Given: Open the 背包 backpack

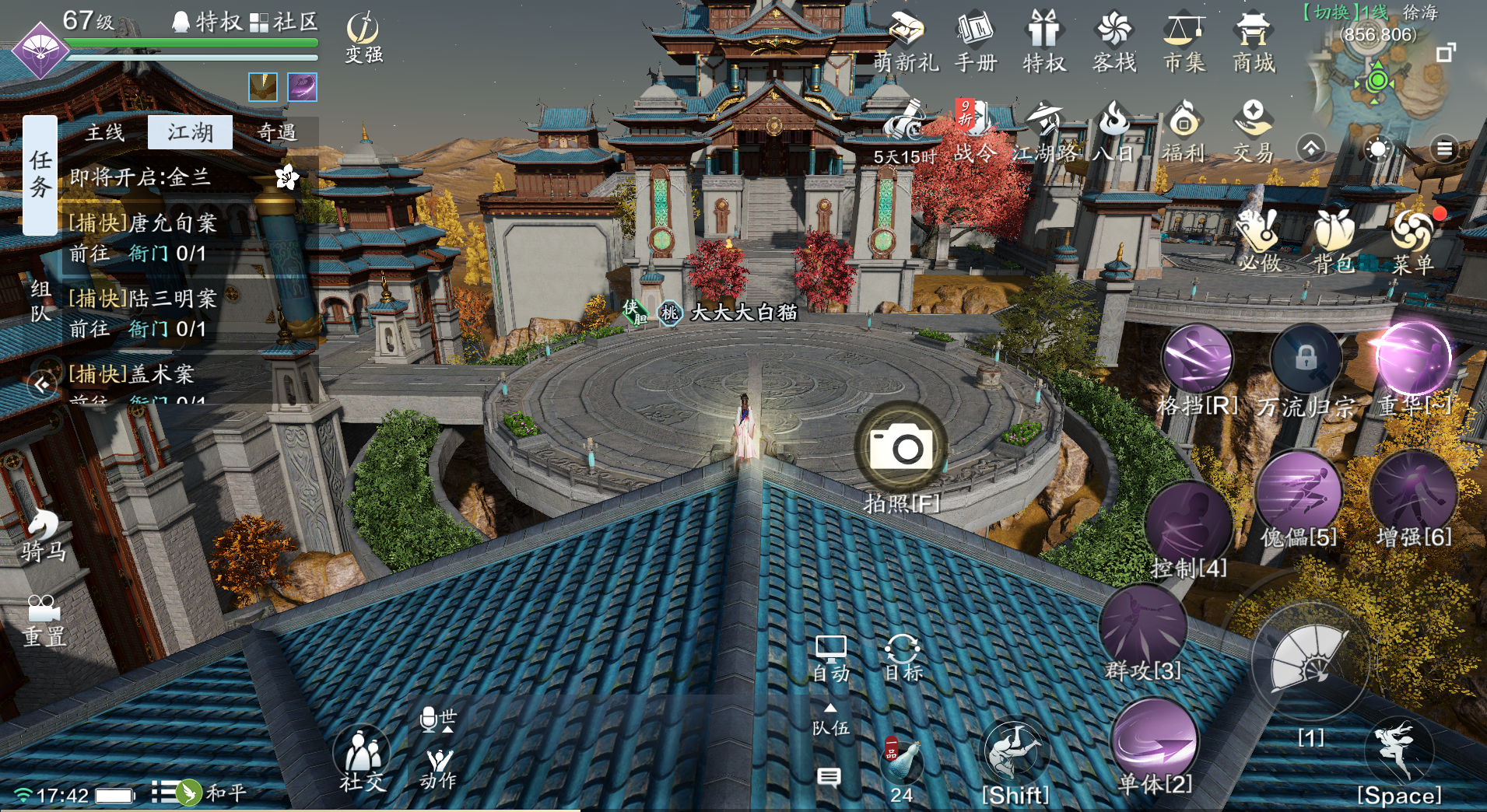Looking at the screenshot, I should (x=1334, y=240).
